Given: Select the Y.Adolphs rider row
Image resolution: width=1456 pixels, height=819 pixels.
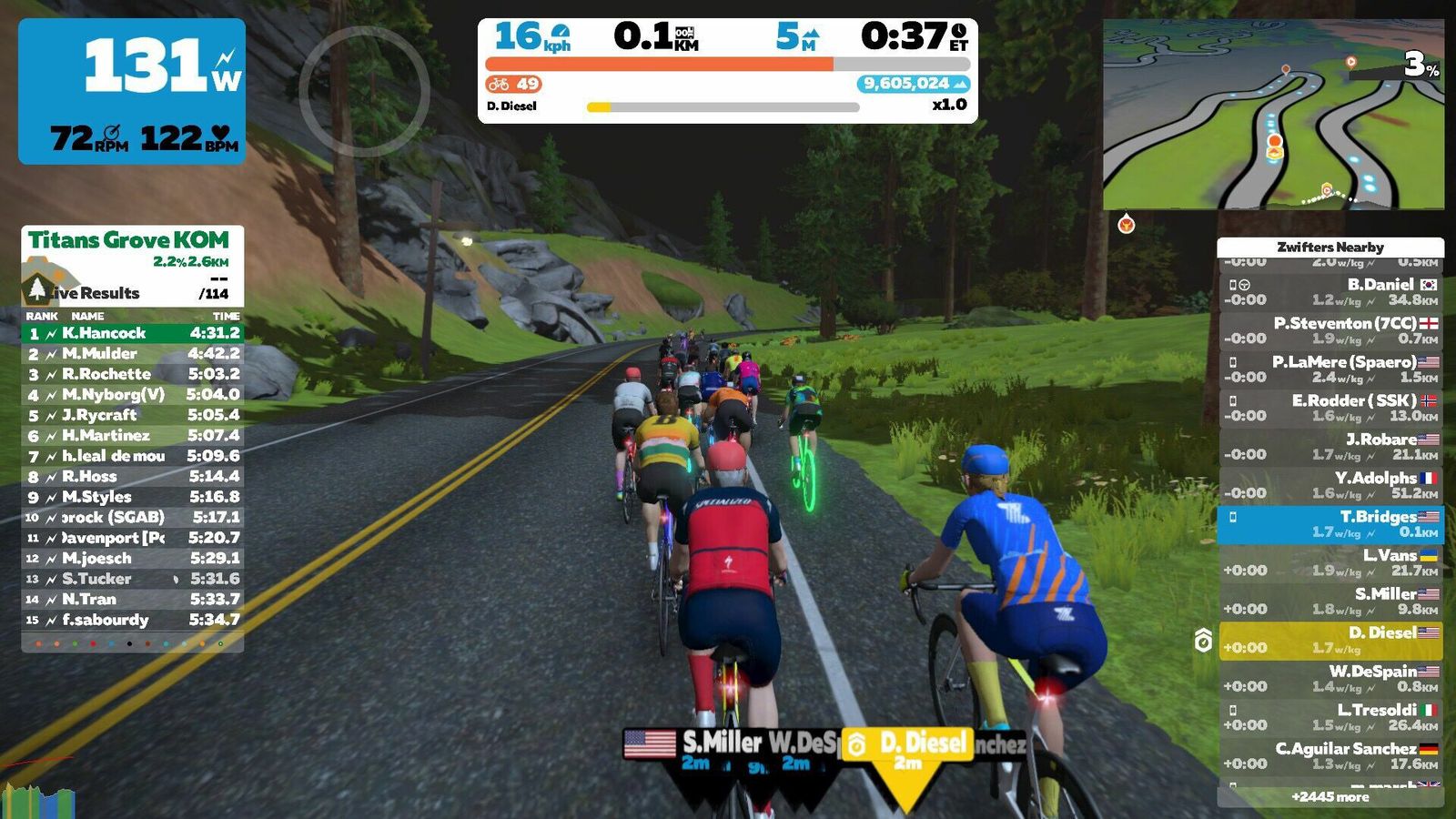Looking at the screenshot, I should [1330, 485].
